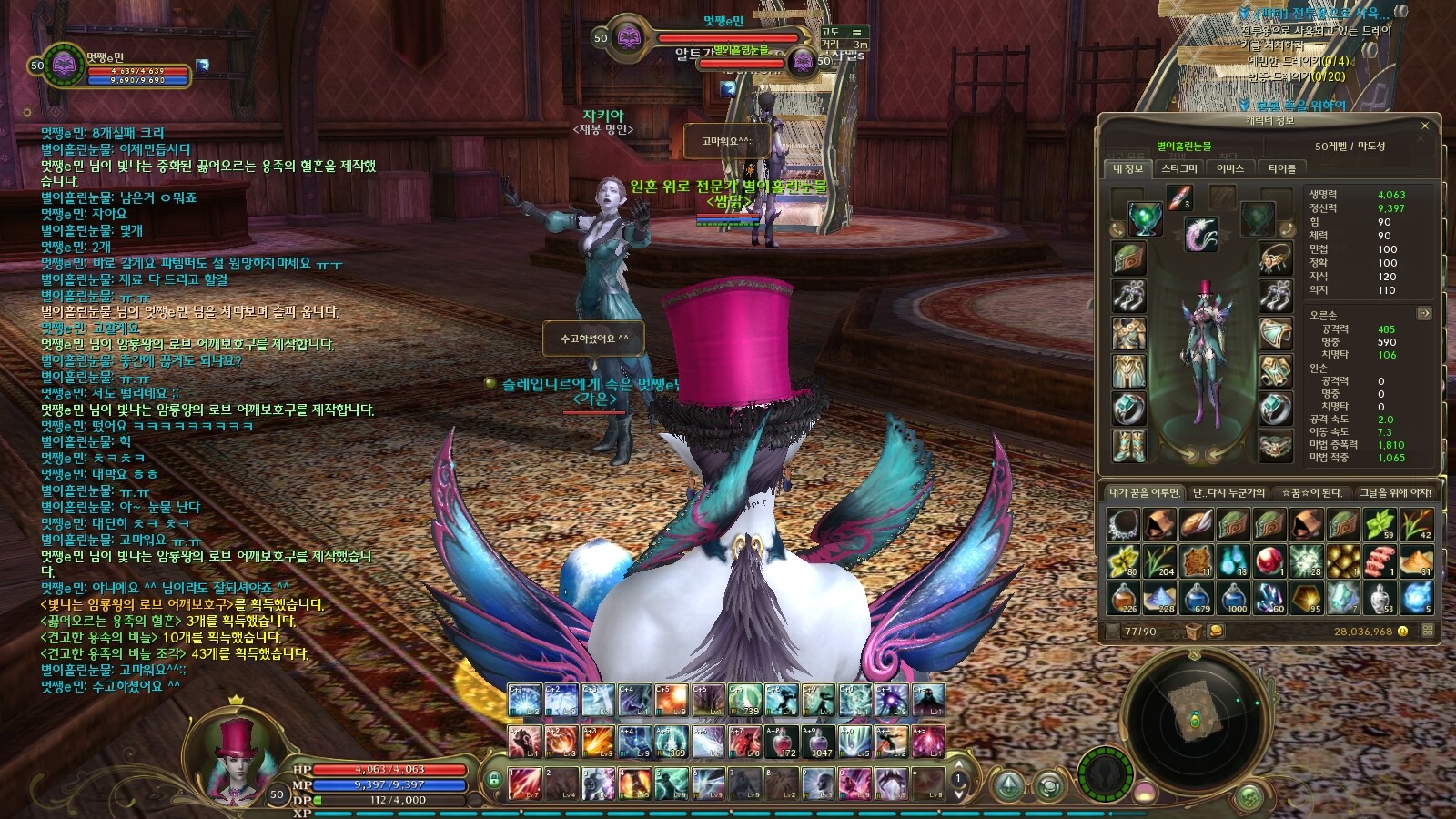Expand the stat details arrow button
This screenshot has height=819, width=1456.
(1423, 313)
